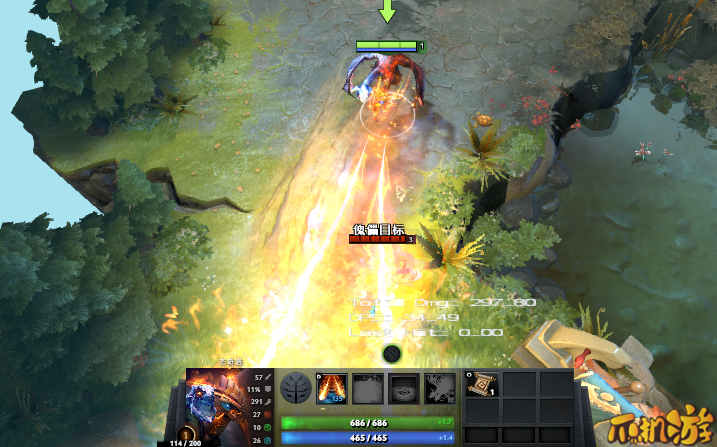The width and height of the screenshot is (717, 447).
Task: Click the greyed-out Liquid Fire ability
Action: click(405, 389)
